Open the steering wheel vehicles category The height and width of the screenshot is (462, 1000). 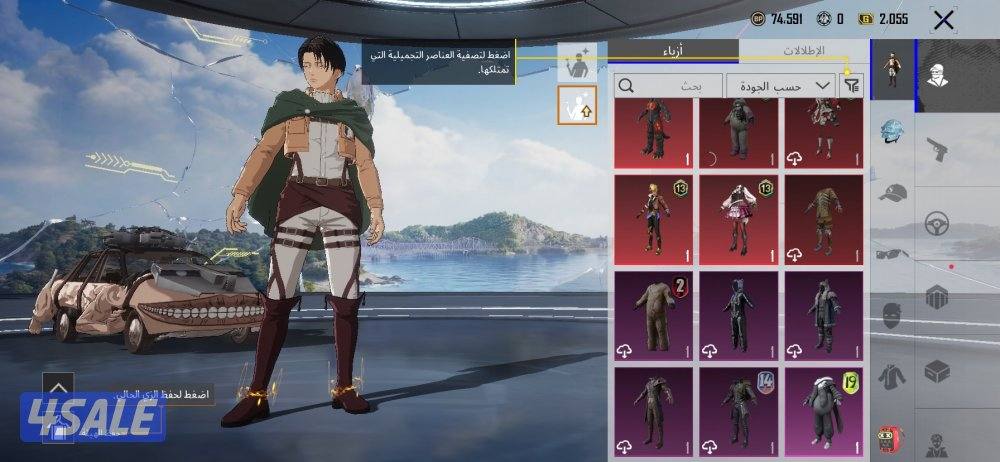(x=937, y=222)
